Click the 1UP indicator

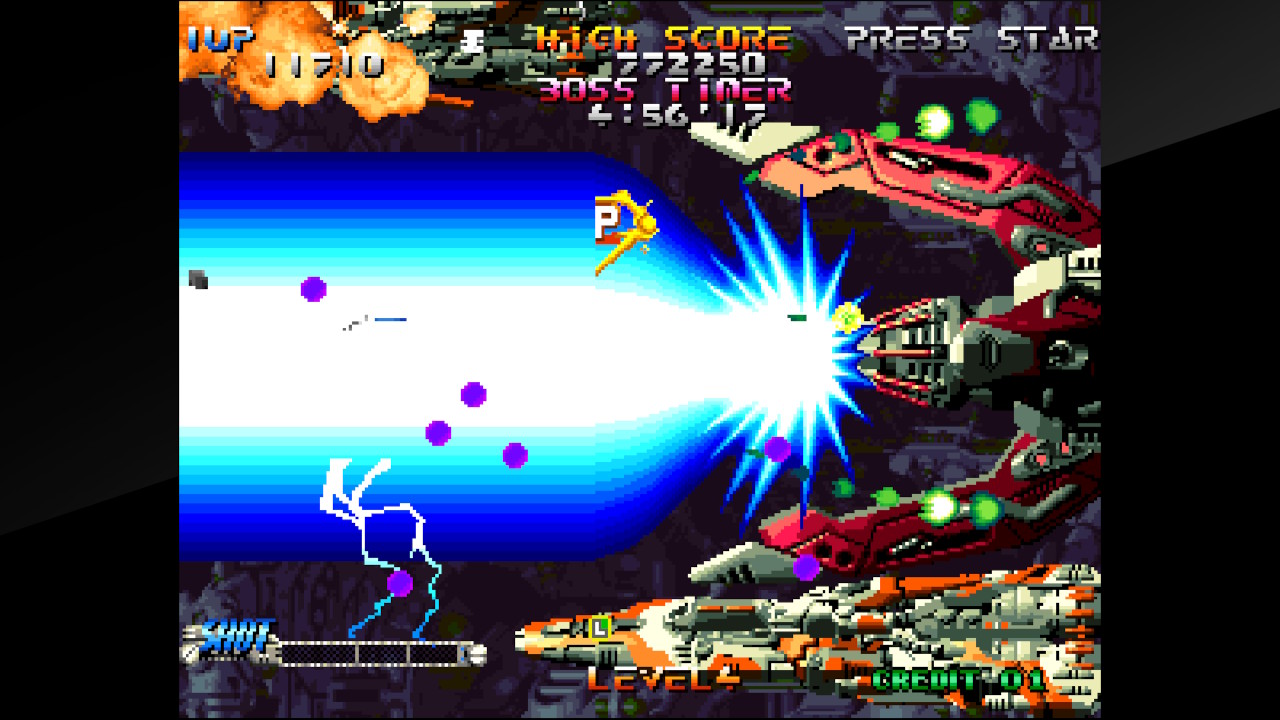point(220,38)
